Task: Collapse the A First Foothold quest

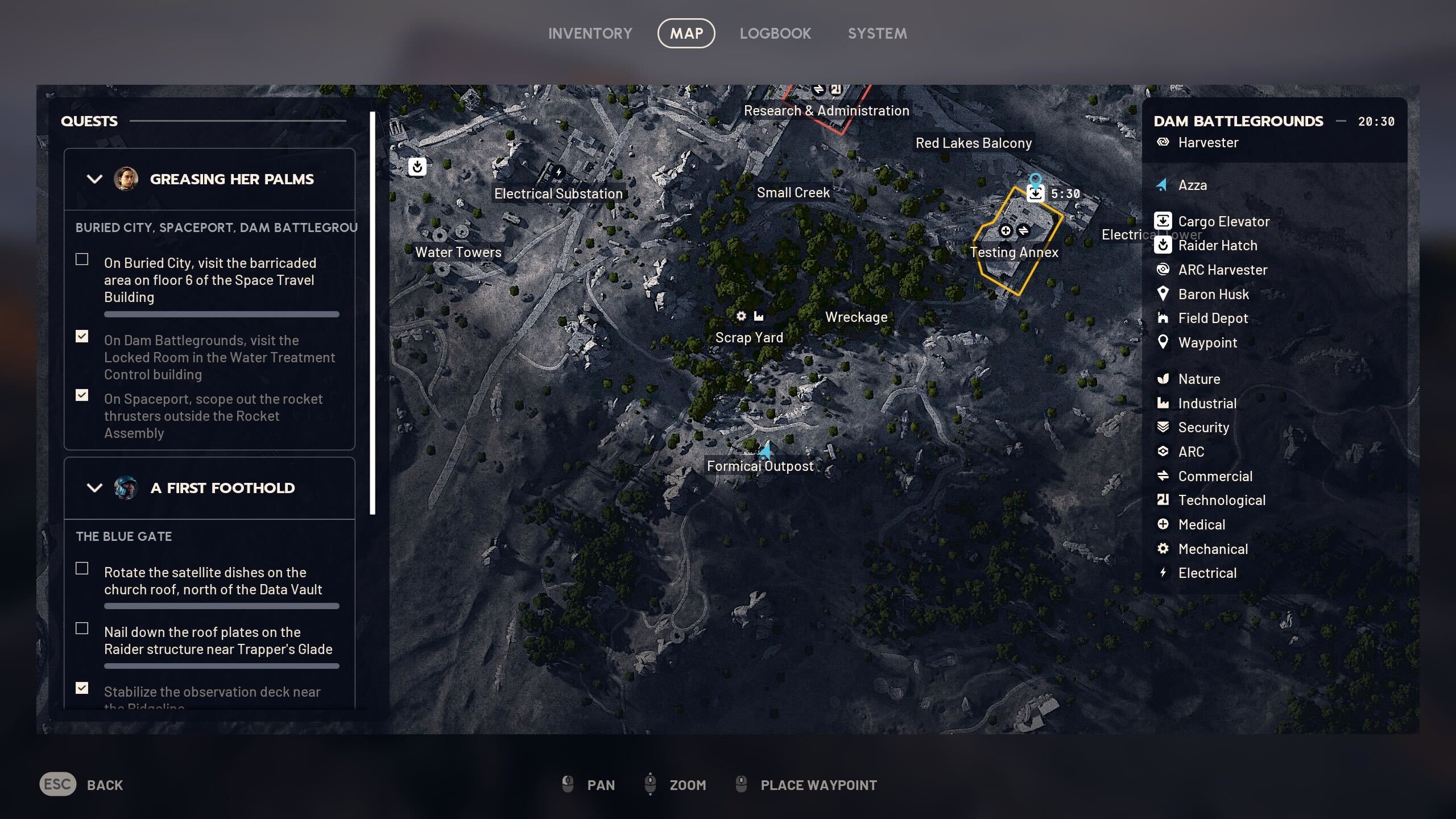Action: click(x=94, y=488)
